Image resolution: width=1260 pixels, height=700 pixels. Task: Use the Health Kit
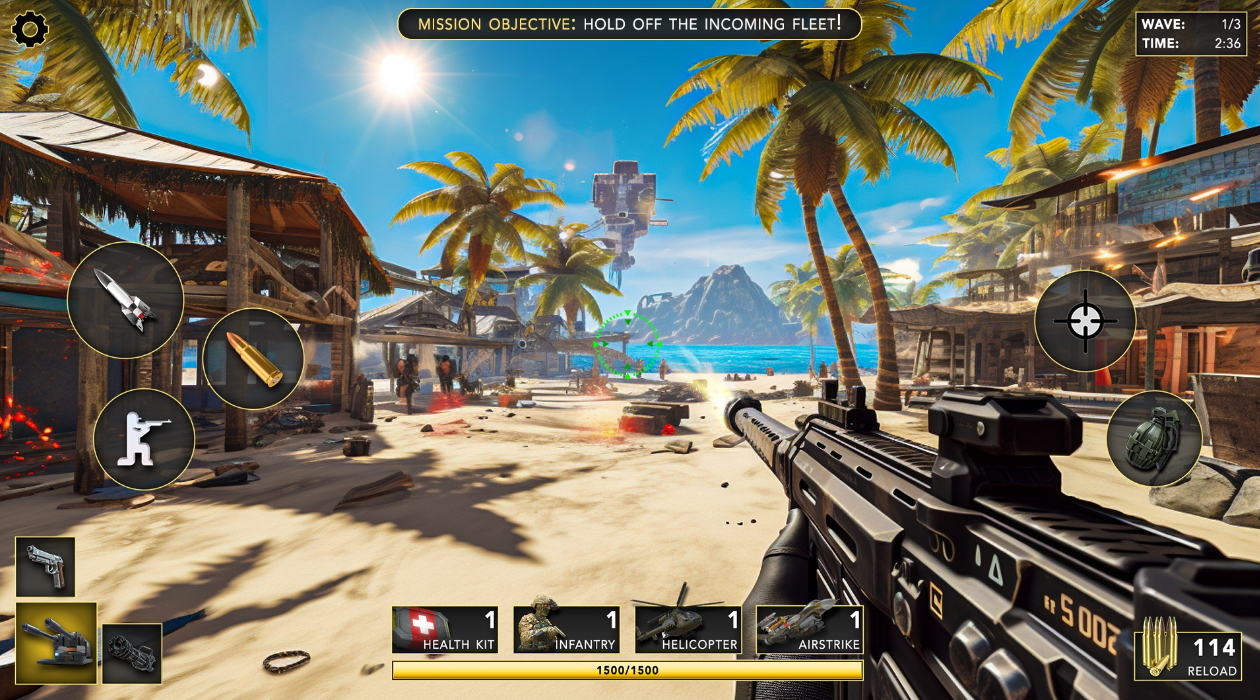[445, 630]
